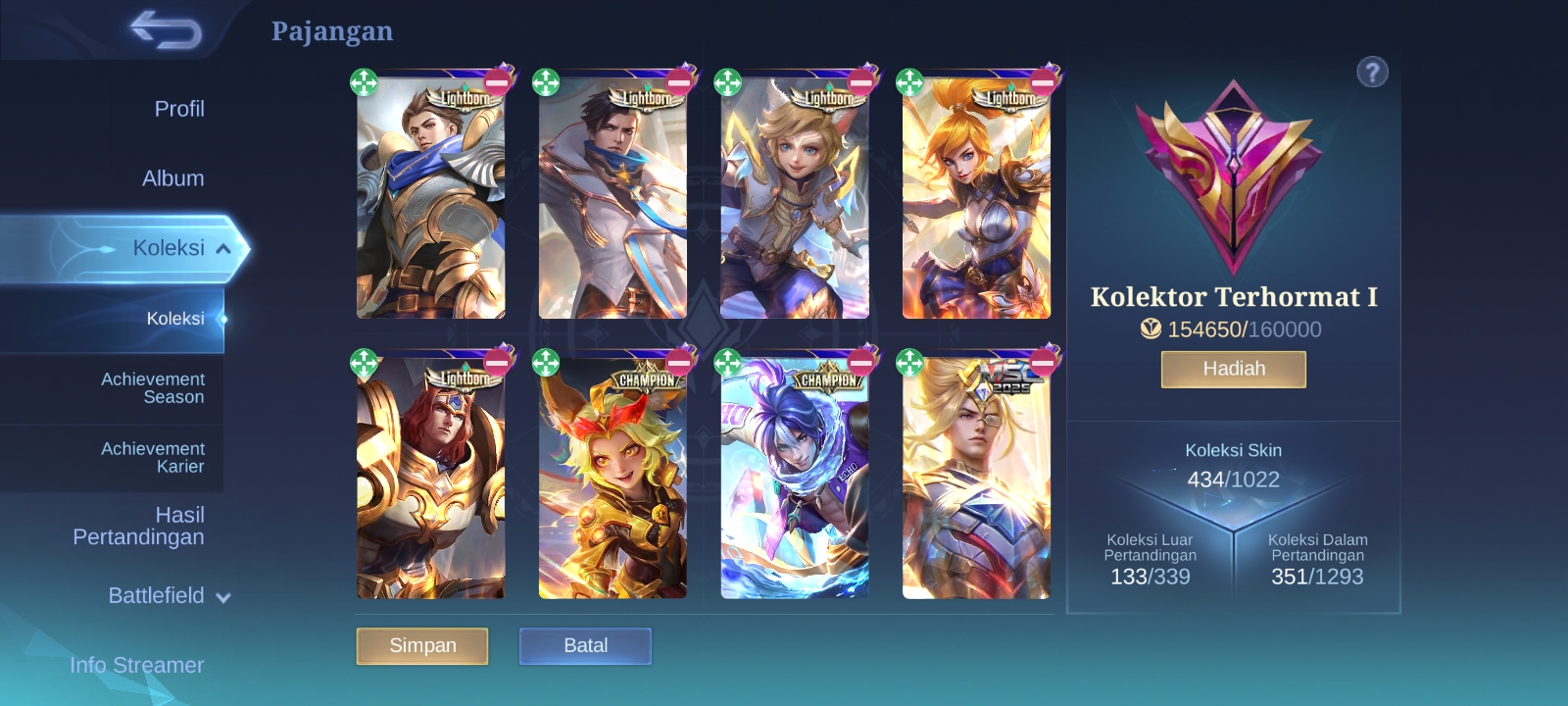The image size is (1568, 706).
Task: Open the question mark help
Action: pyautogui.click(x=1372, y=72)
